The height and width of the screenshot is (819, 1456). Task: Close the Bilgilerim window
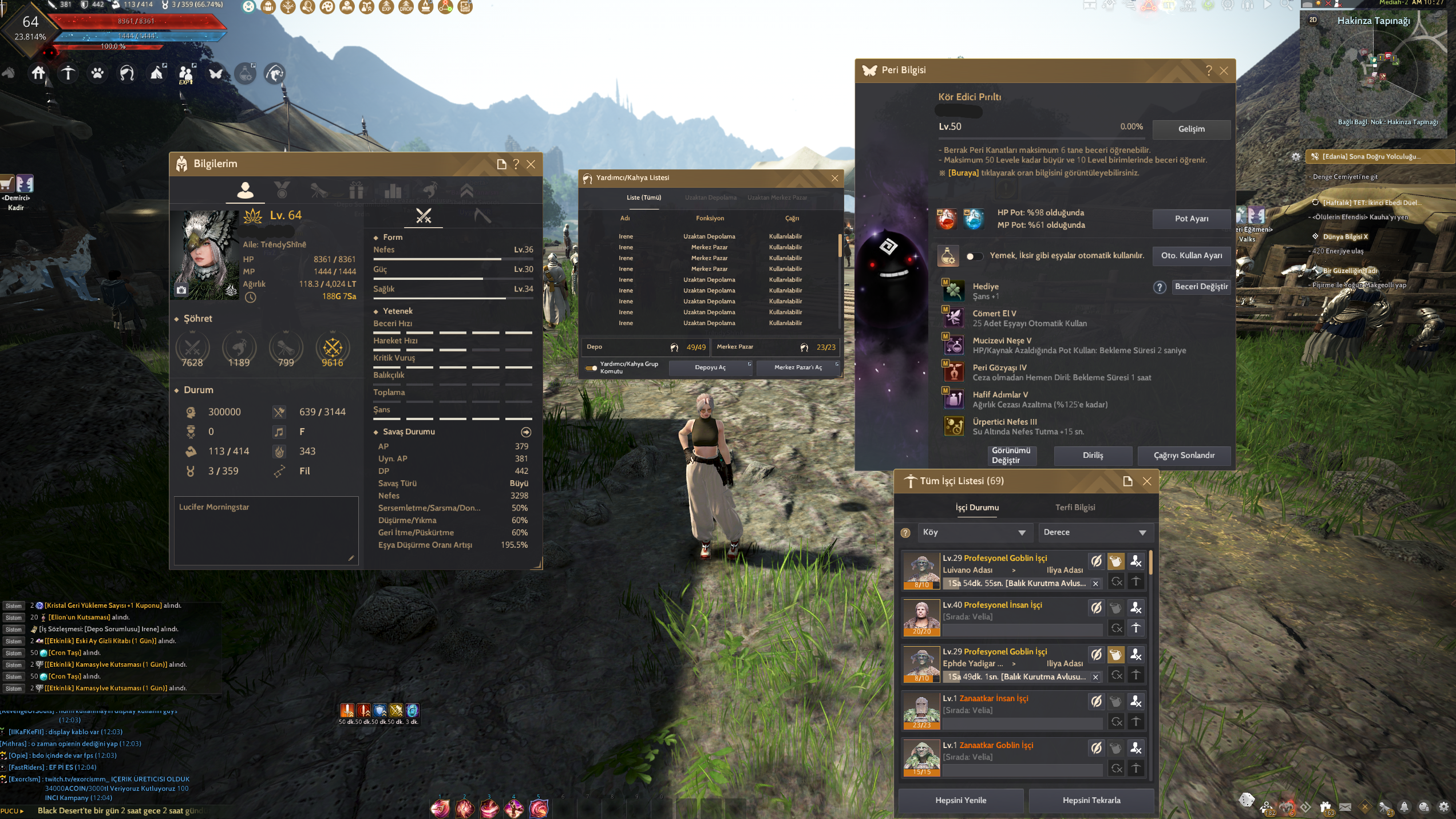click(531, 164)
